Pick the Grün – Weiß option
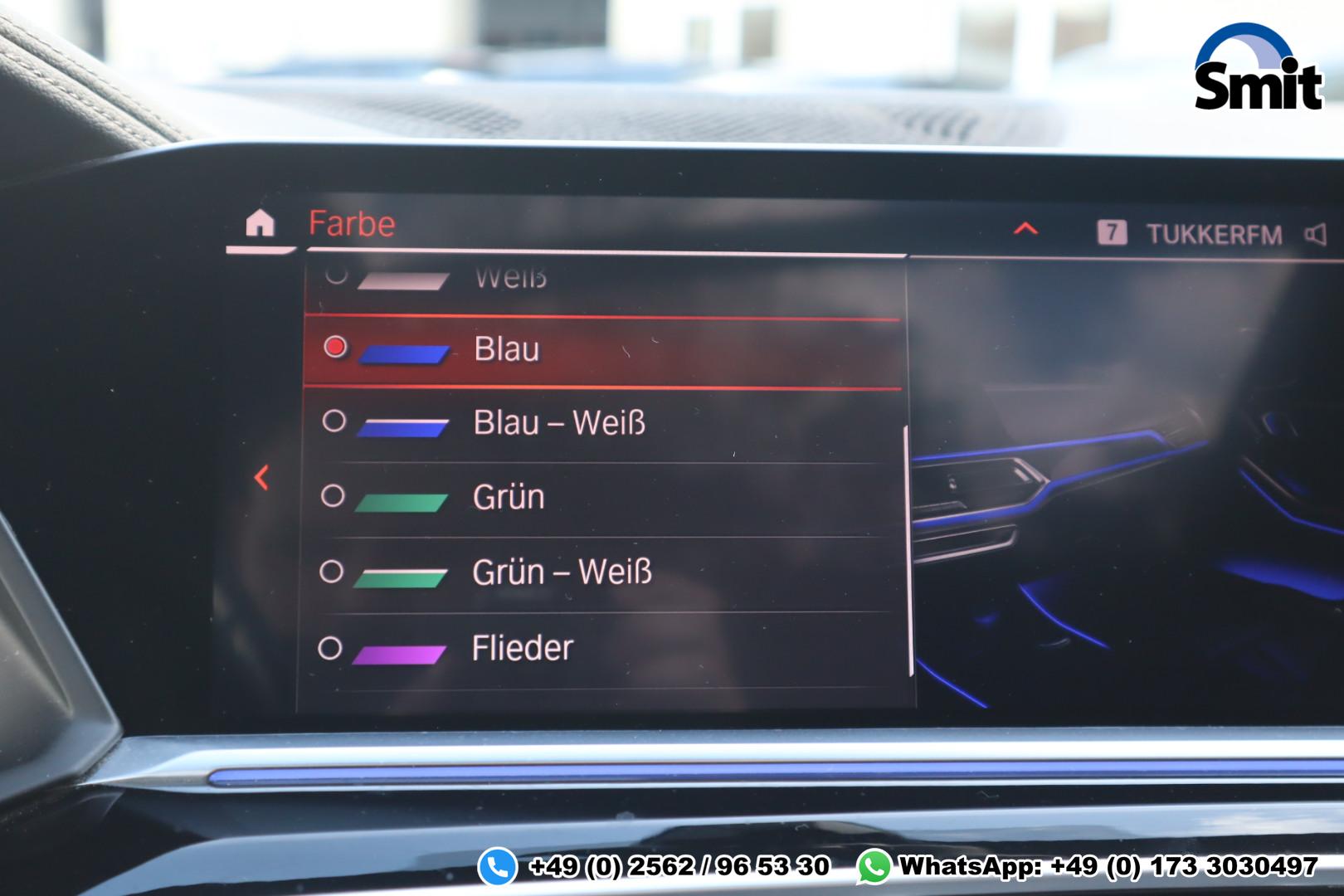Screen dimensions: 1344x896 click(x=562, y=572)
